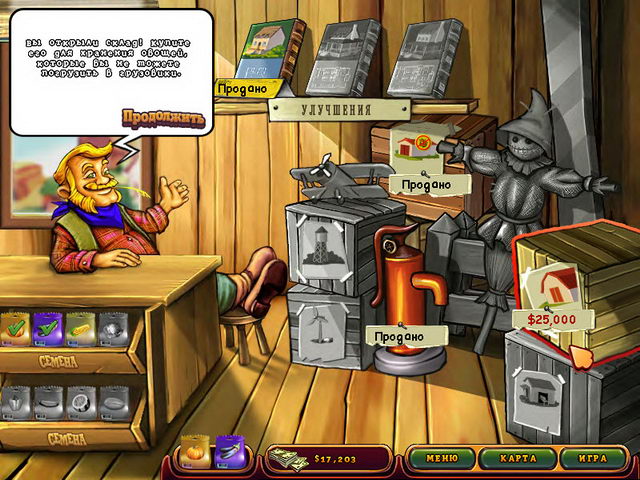The image size is (640, 480).
Task: Select the purple eggplant seed packet with checkmark
Action: click(x=46, y=328)
